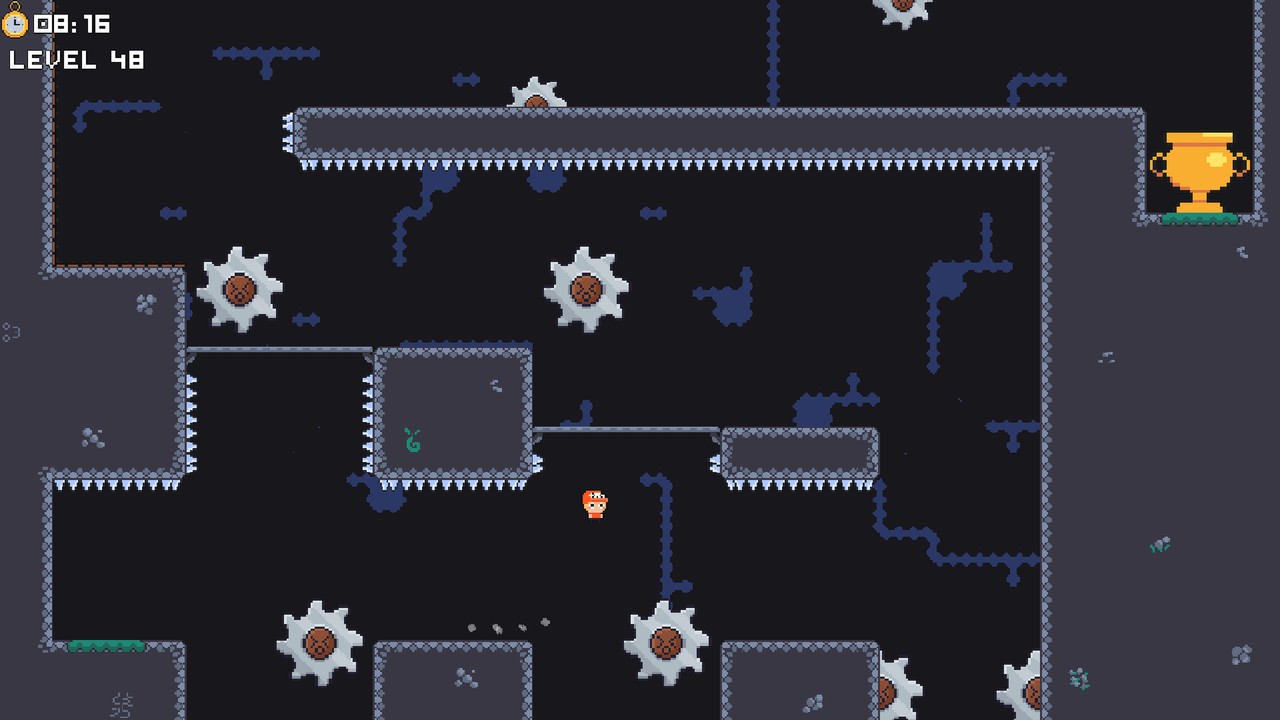Click the floating stone block with spikes beneath
Screen dimensions: 1280x720
click(452, 408)
